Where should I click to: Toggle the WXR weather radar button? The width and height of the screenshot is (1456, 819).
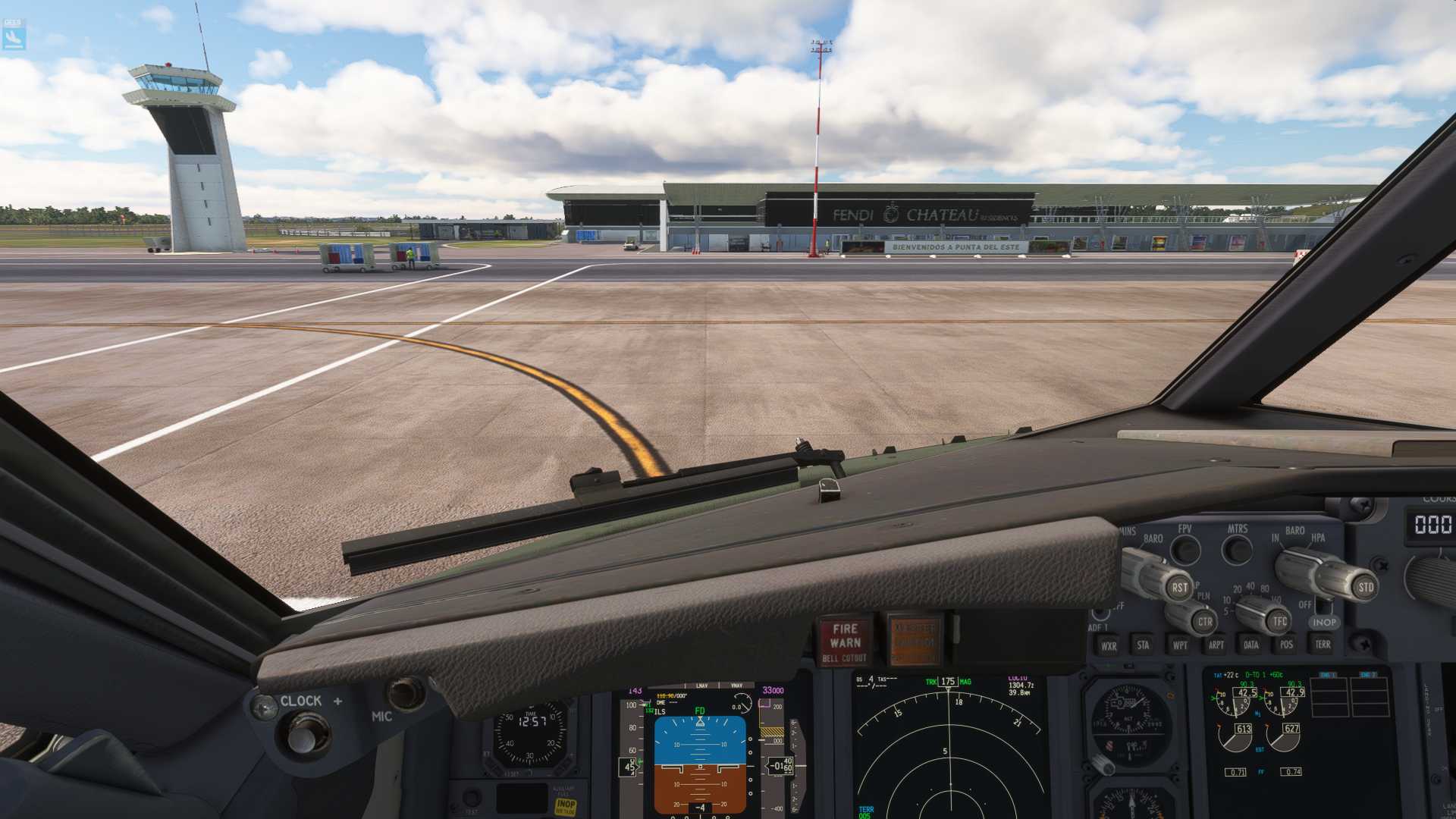[x=1109, y=646]
